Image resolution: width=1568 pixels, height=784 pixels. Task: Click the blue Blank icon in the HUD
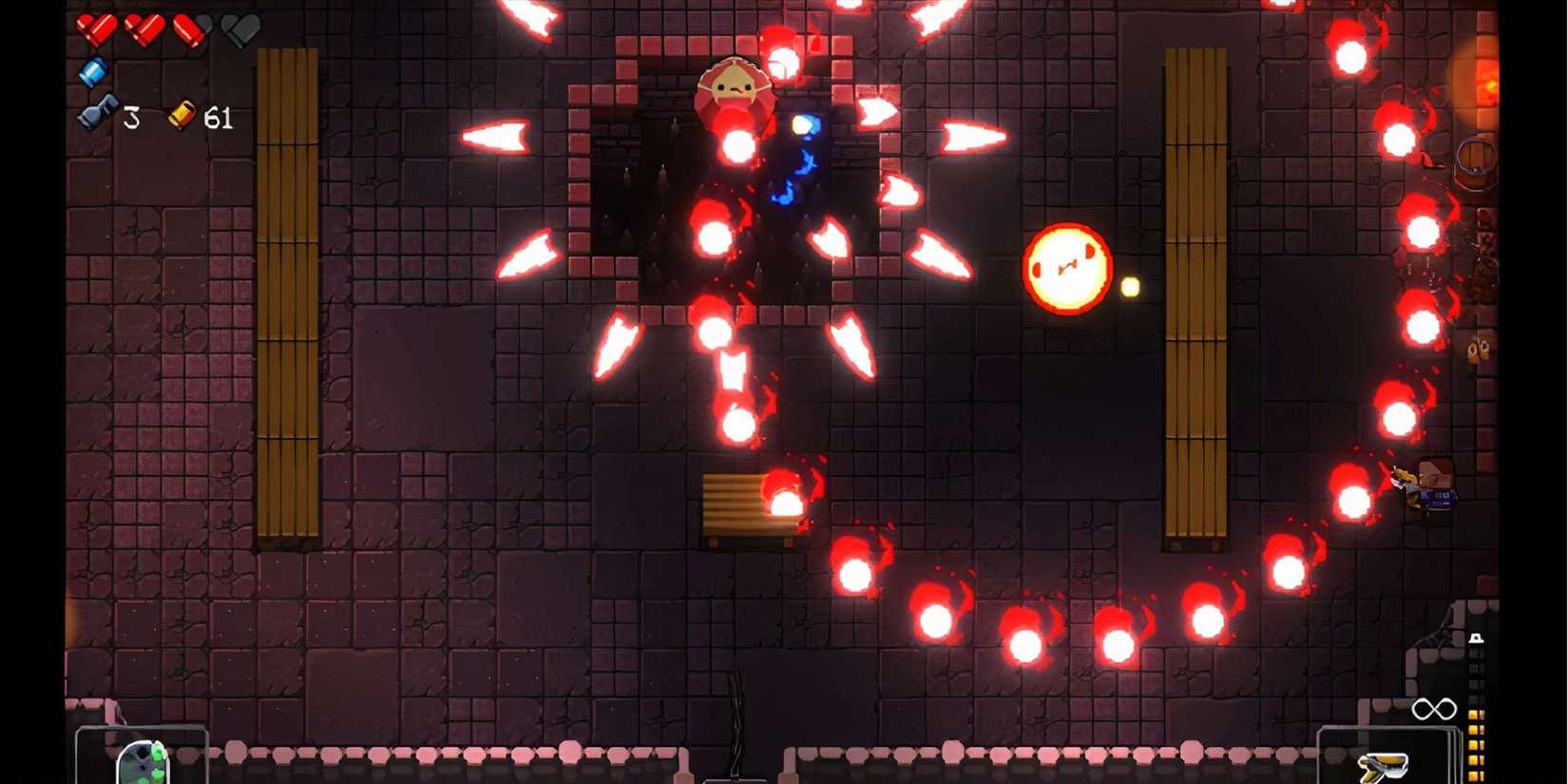point(93,71)
